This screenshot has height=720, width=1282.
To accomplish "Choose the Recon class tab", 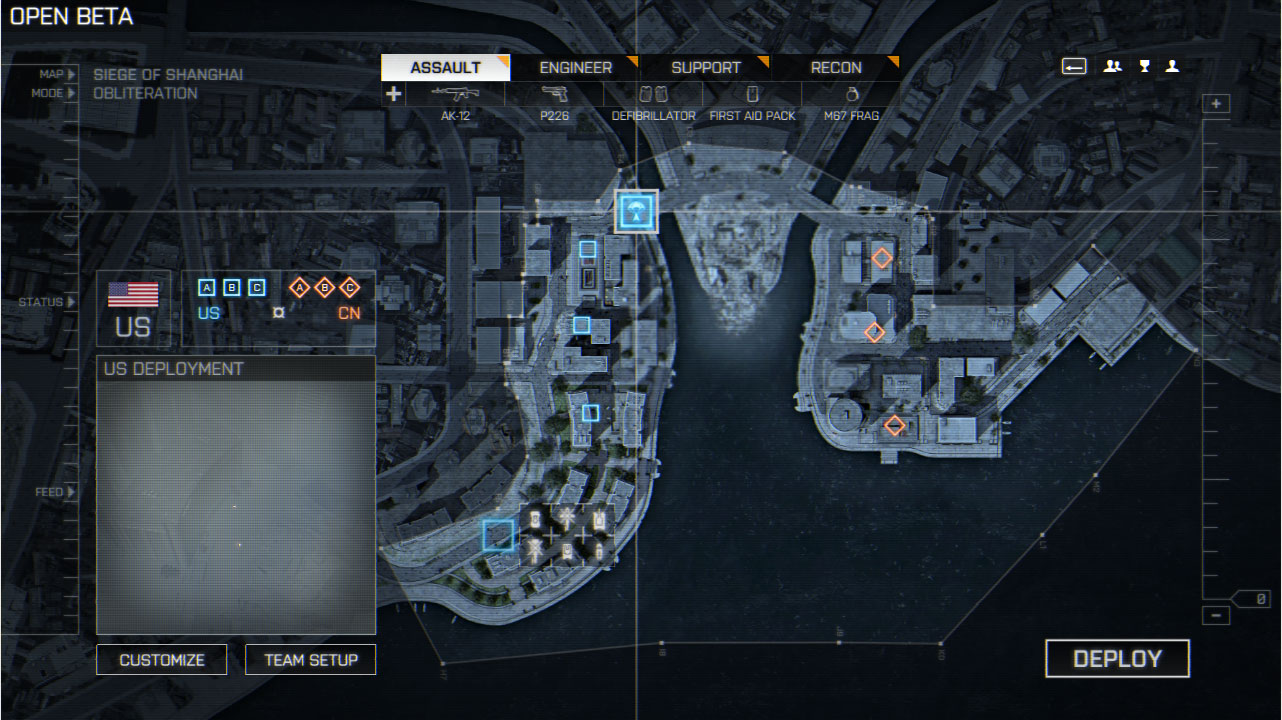I will (x=836, y=68).
